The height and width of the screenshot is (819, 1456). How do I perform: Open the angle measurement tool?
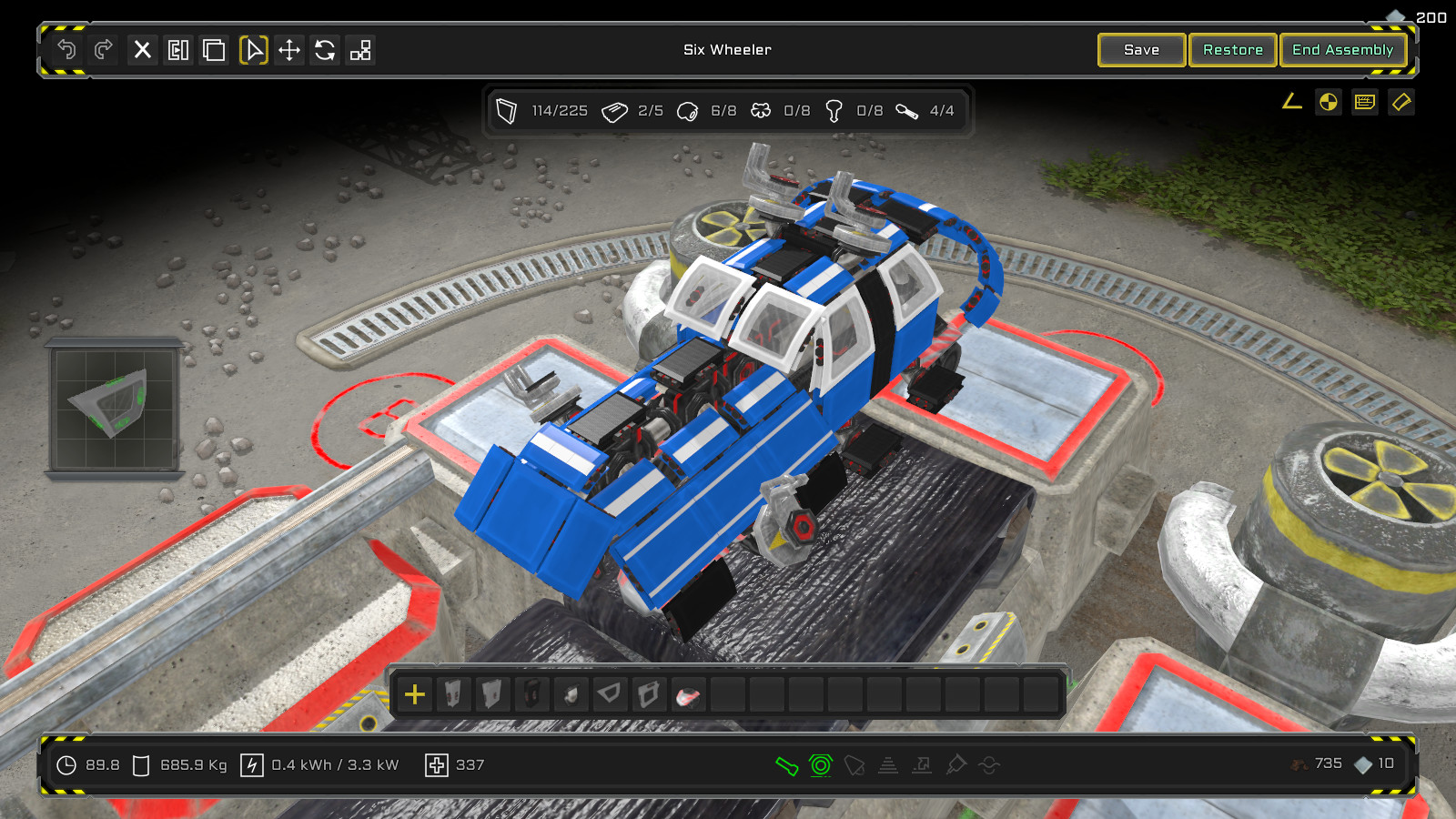[1290, 102]
